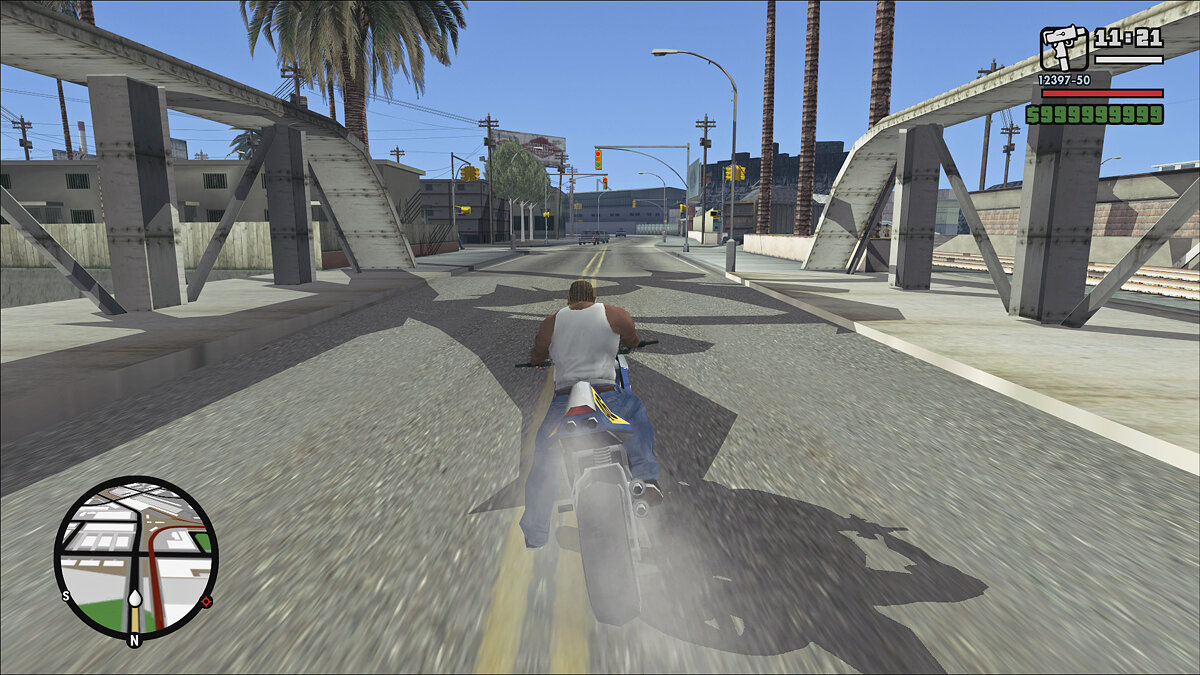The height and width of the screenshot is (675, 1200).
Task: Open the circular radar minimap
Action: pos(135,558)
